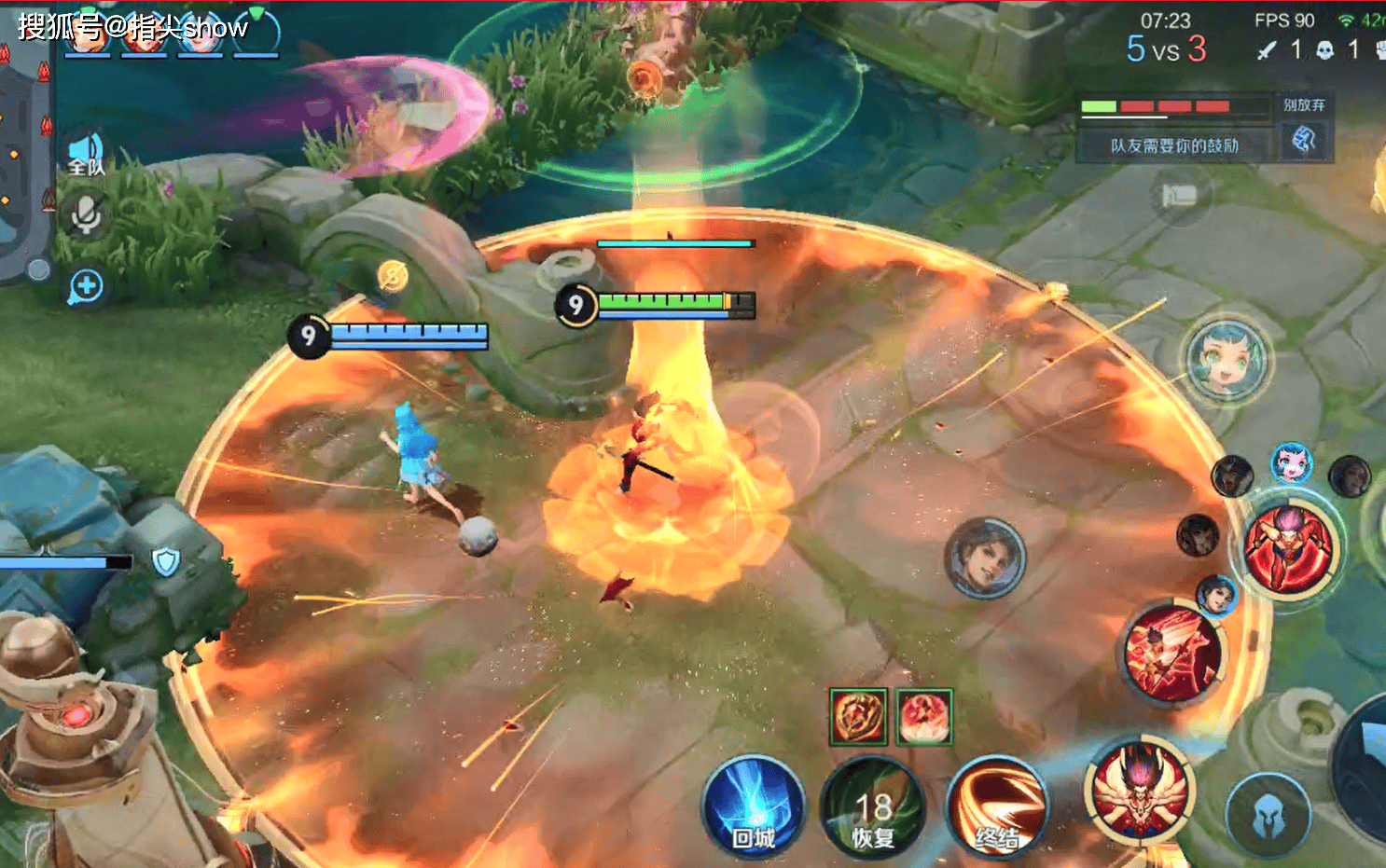1386x868 pixels.
Task: Use the 恢复 heal spell
Action: (873, 809)
